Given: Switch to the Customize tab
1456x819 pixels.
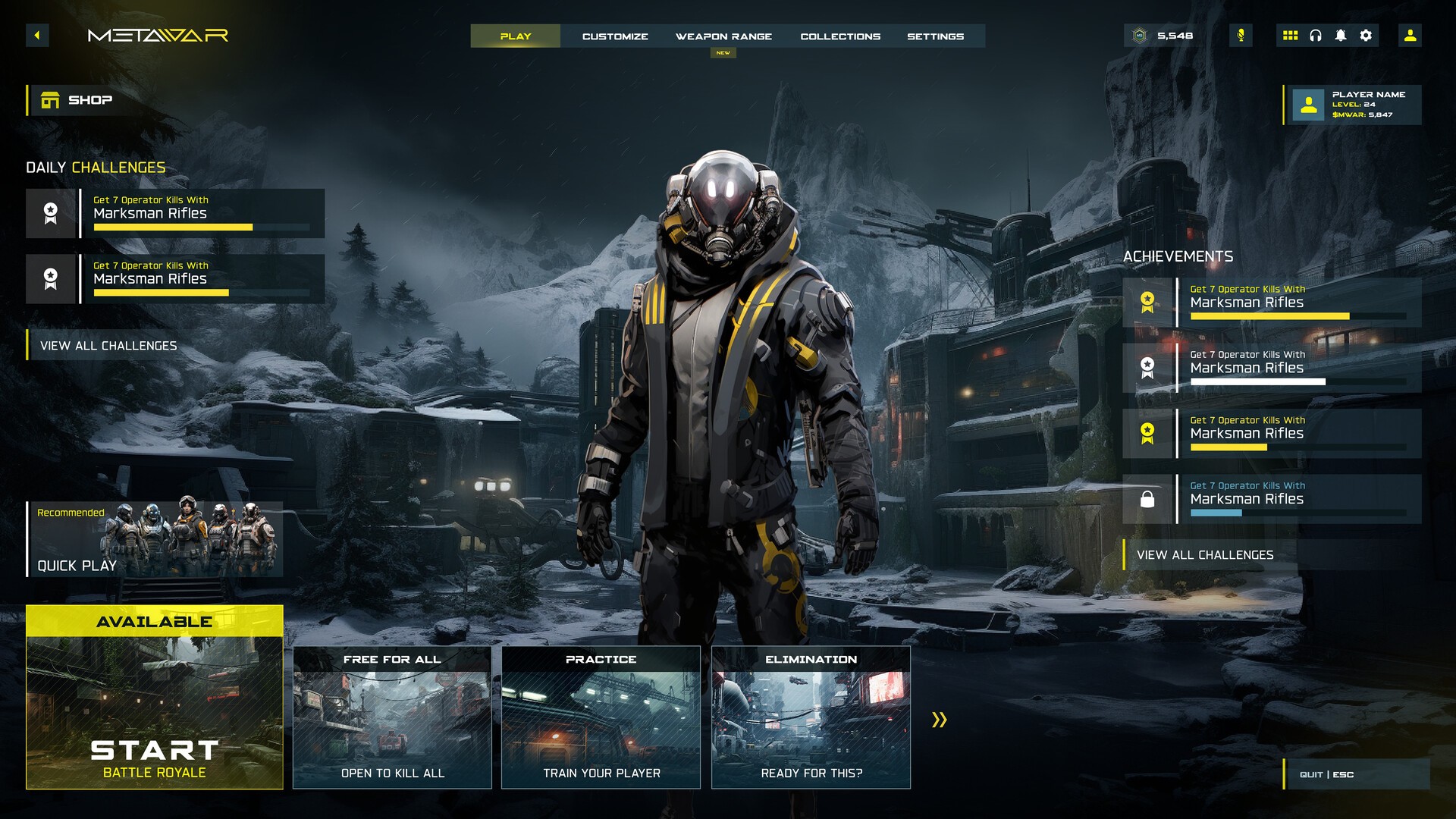Looking at the screenshot, I should [x=615, y=36].
